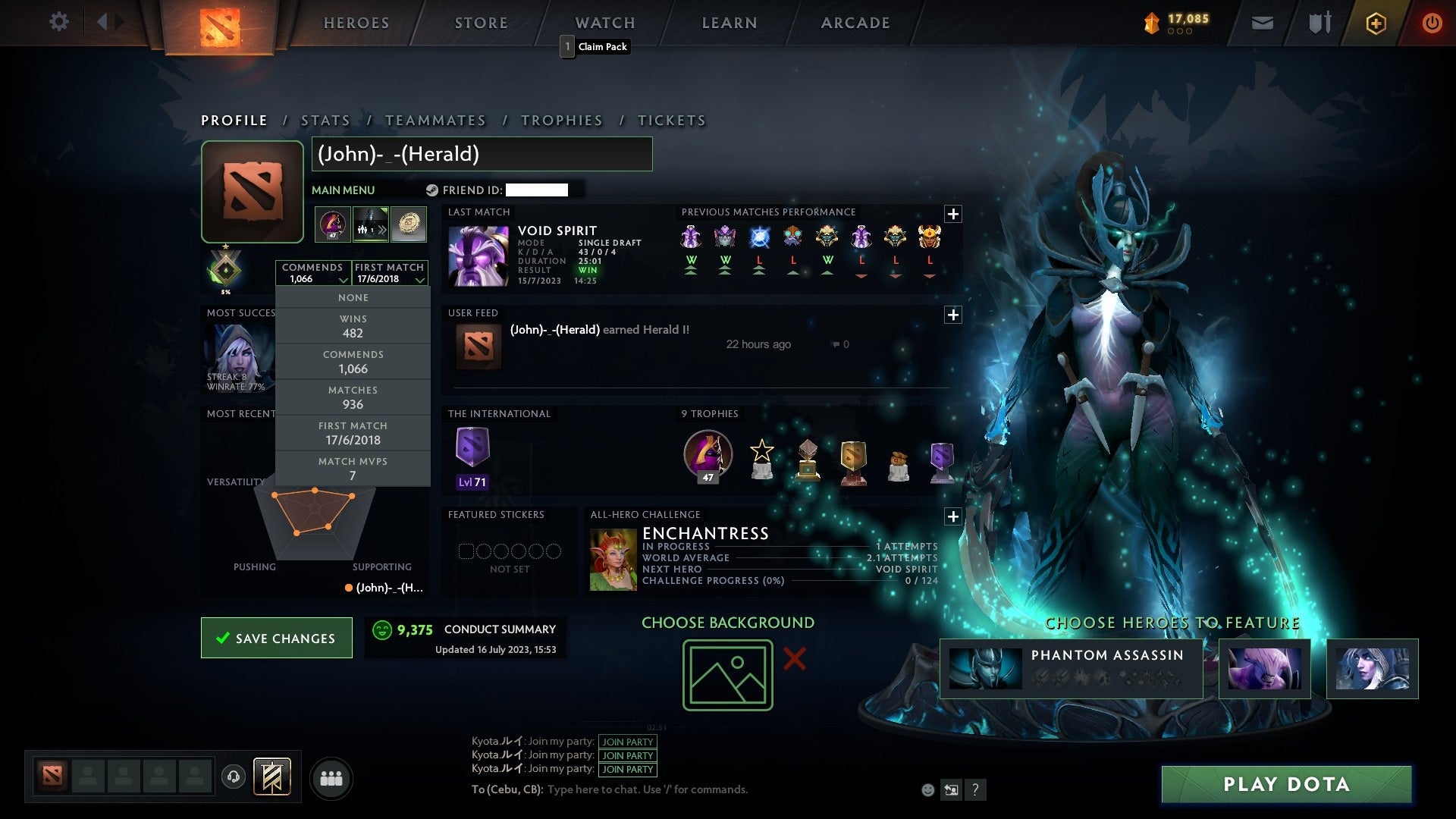The height and width of the screenshot is (819, 1456).
Task: Click the voice chat headset icon
Action: [x=233, y=777]
